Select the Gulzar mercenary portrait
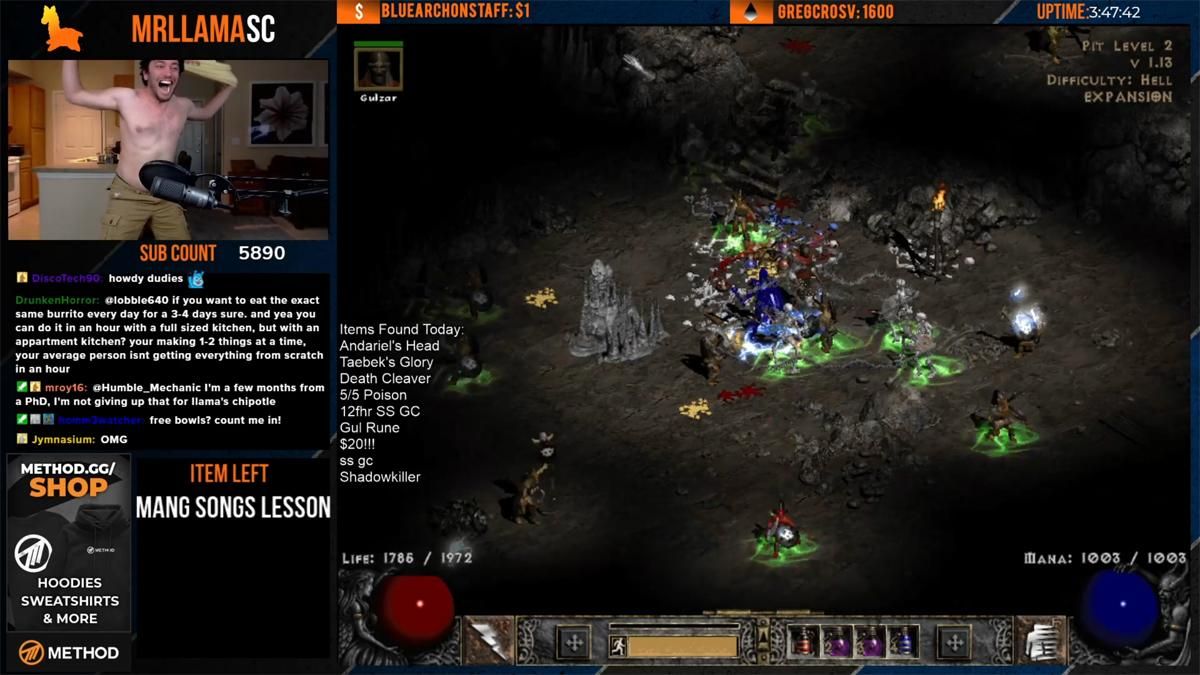The height and width of the screenshot is (675, 1200). click(378, 69)
